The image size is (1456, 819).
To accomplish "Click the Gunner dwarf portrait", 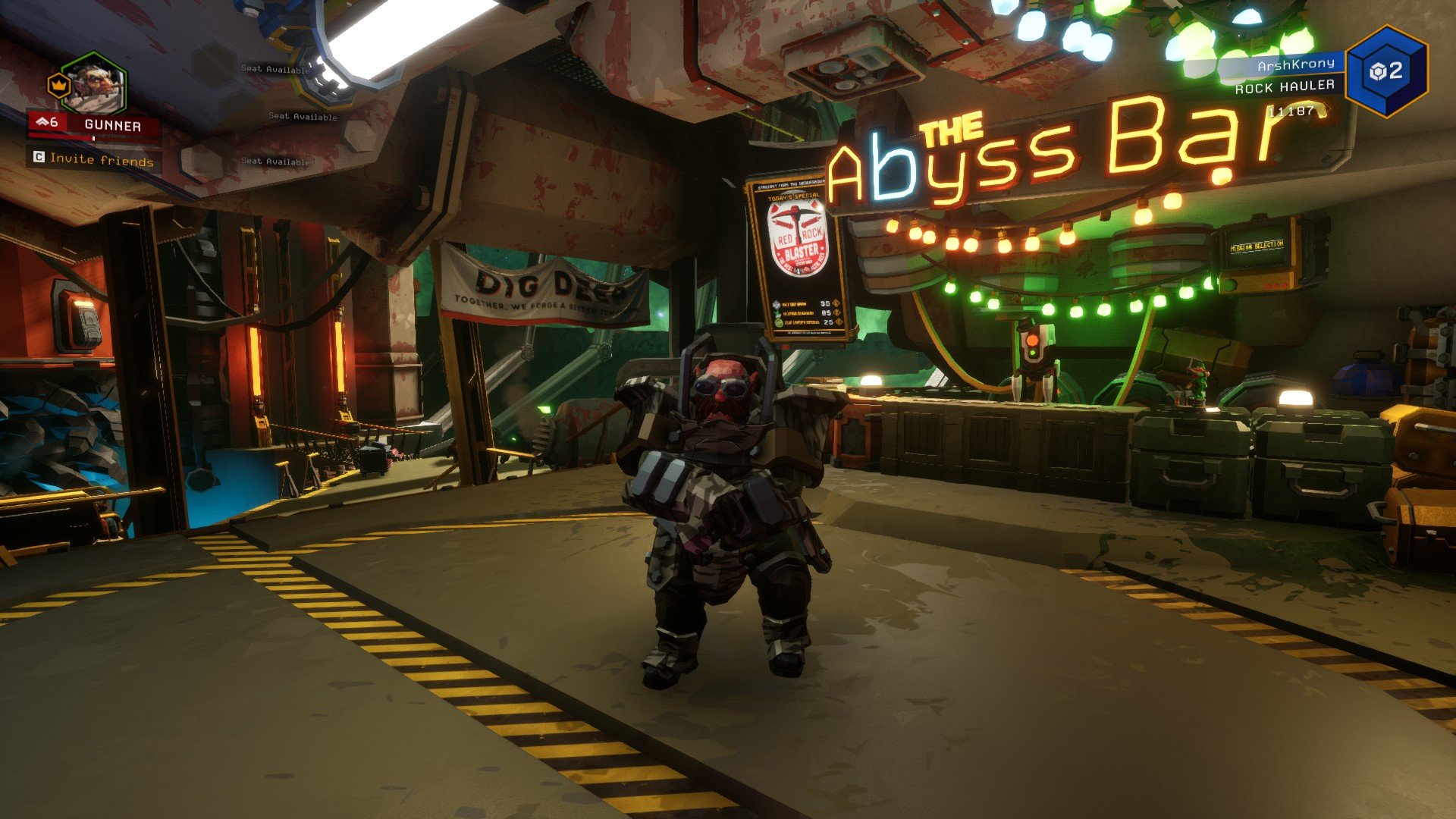I will click(93, 83).
